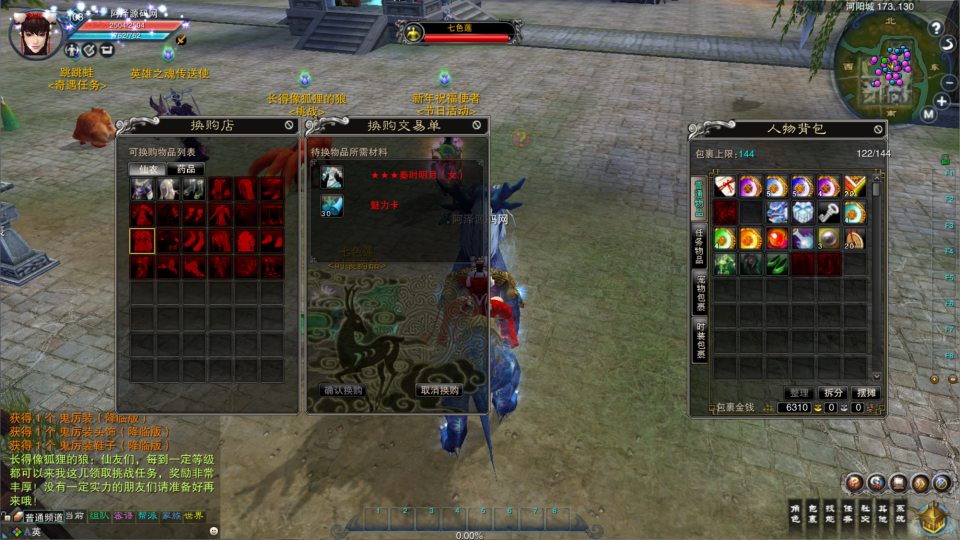The width and height of the screenshot is (960, 540).
Task: Select the 仙衣 shop tab
Action: pos(148,169)
